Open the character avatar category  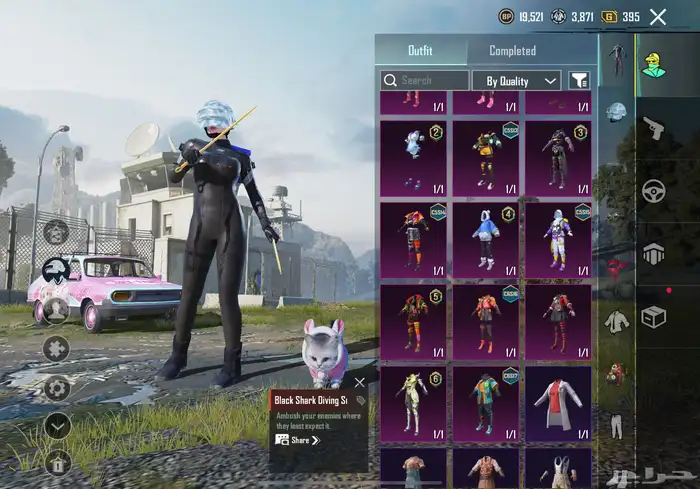(x=654, y=64)
